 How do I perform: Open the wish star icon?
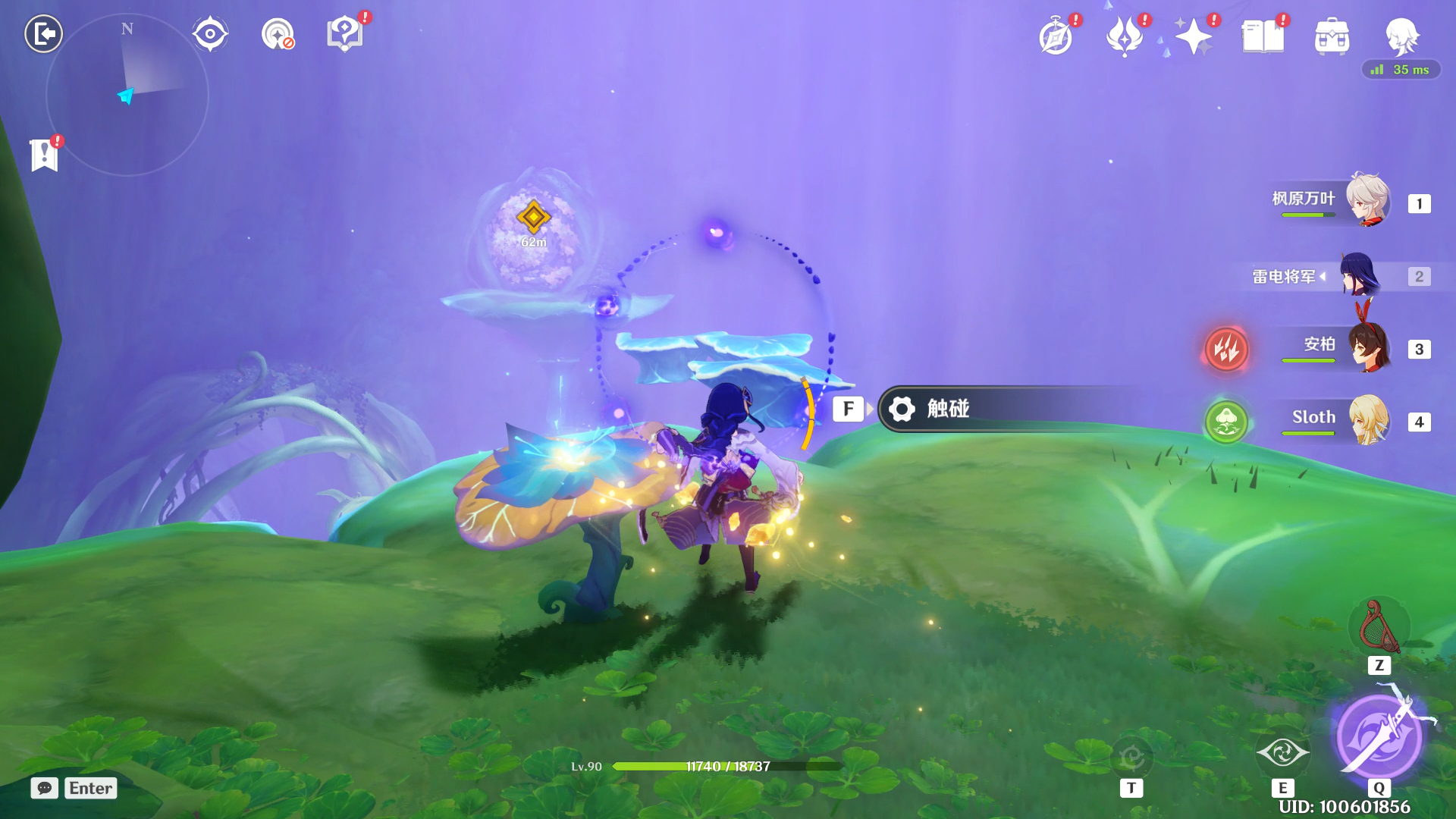(1194, 36)
